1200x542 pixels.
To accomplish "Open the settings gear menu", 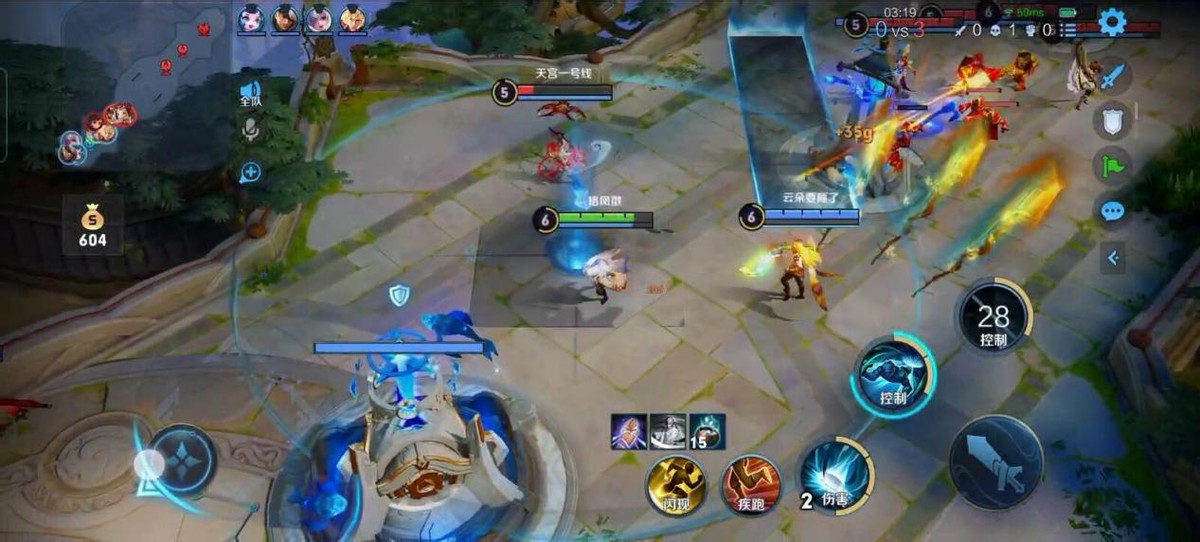I will [x=1112, y=22].
